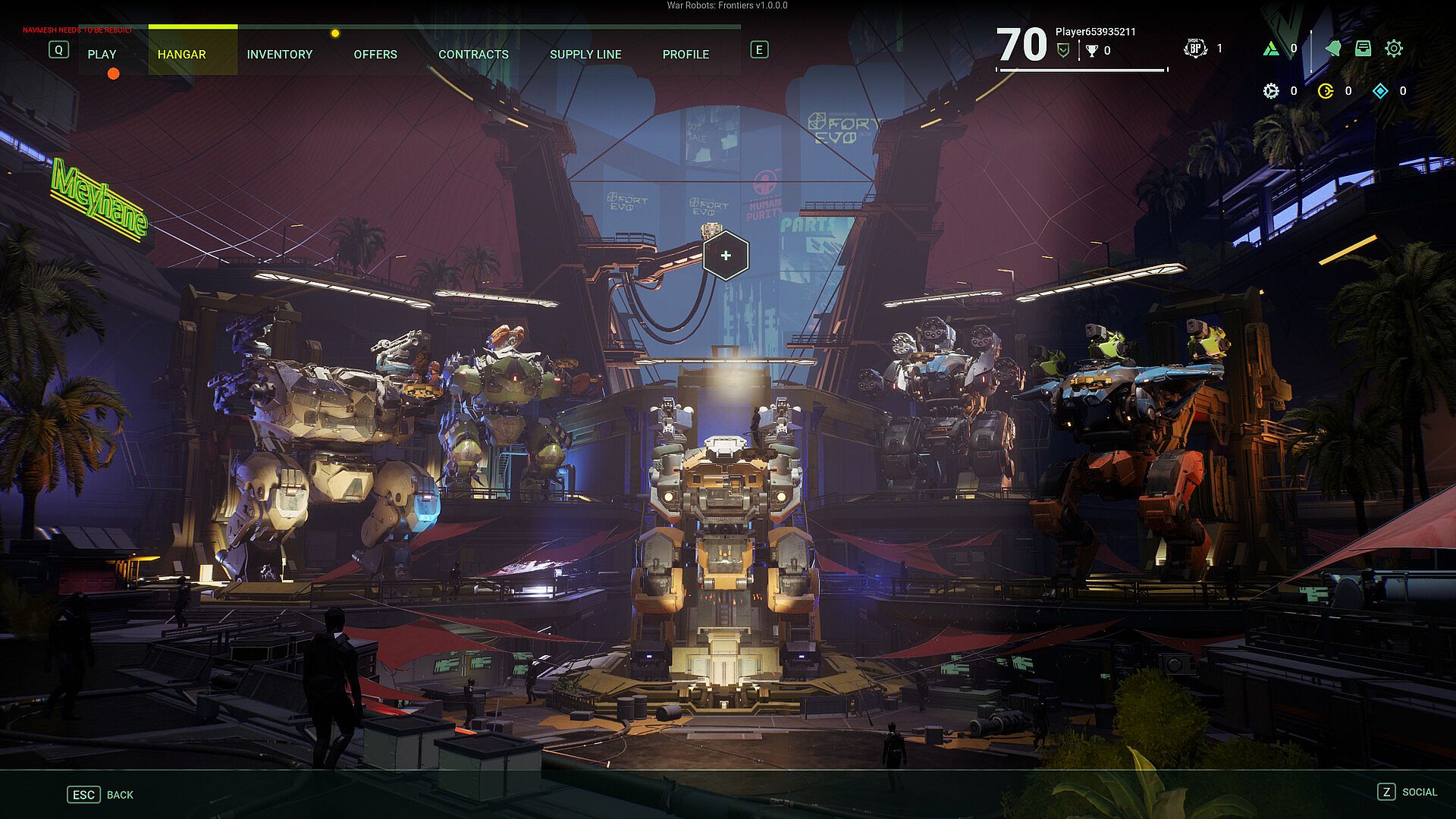Click the hexagon plus add-robot slot

click(726, 256)
